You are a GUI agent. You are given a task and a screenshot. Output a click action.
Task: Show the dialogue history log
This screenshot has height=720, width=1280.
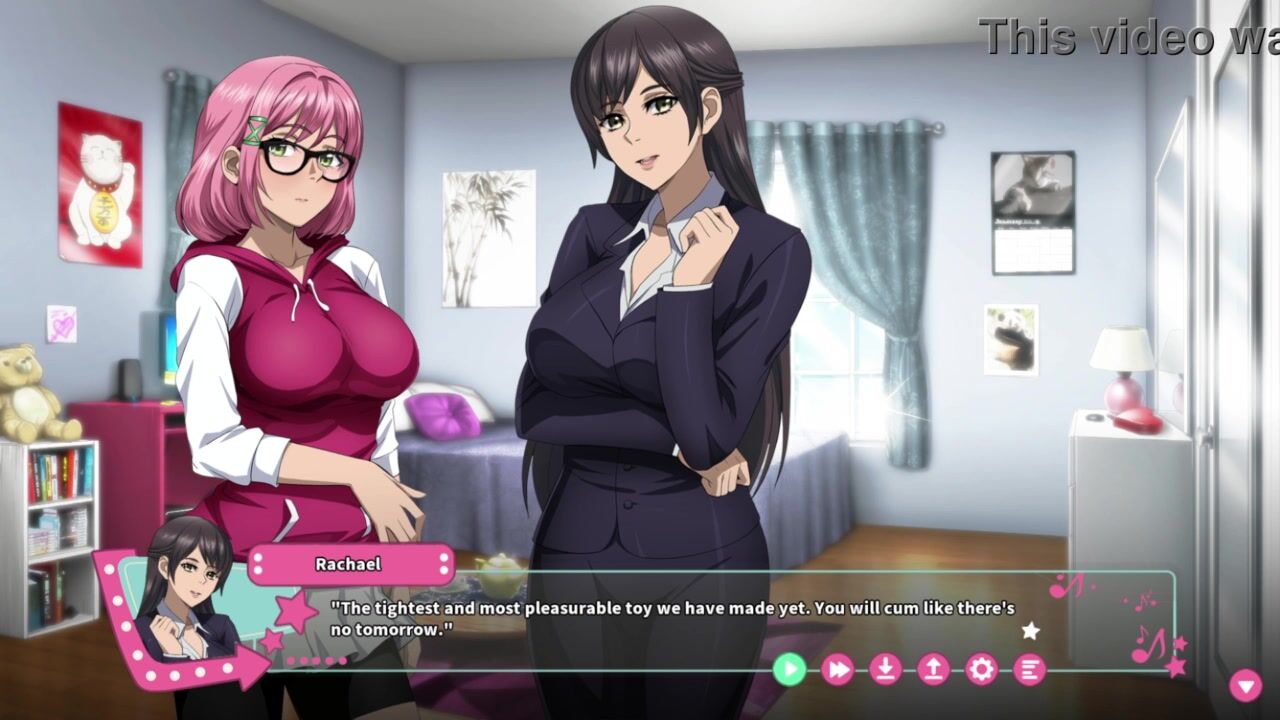1029,669
